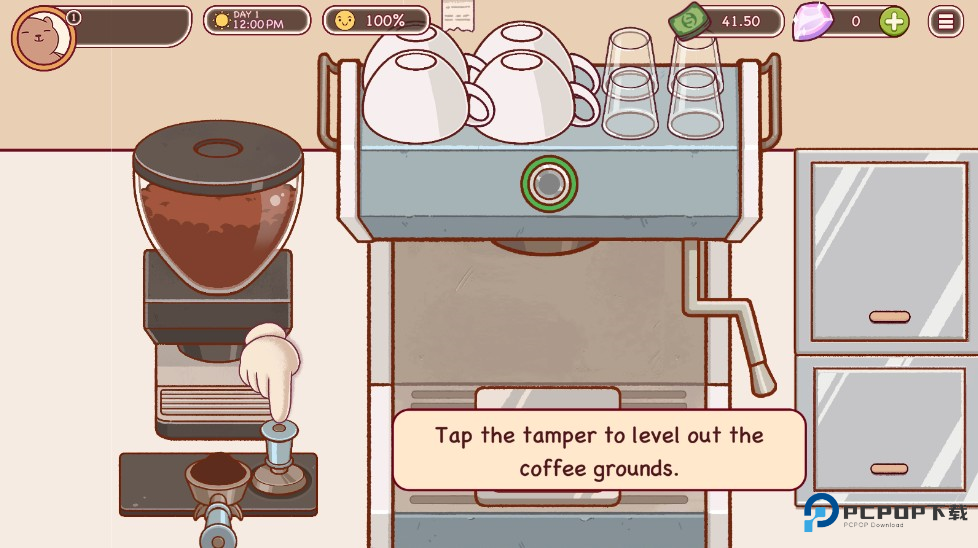This screenshot has height=548, width=978.
Task: Open the order receipt ticket
Action: click(x=458, y=14)
